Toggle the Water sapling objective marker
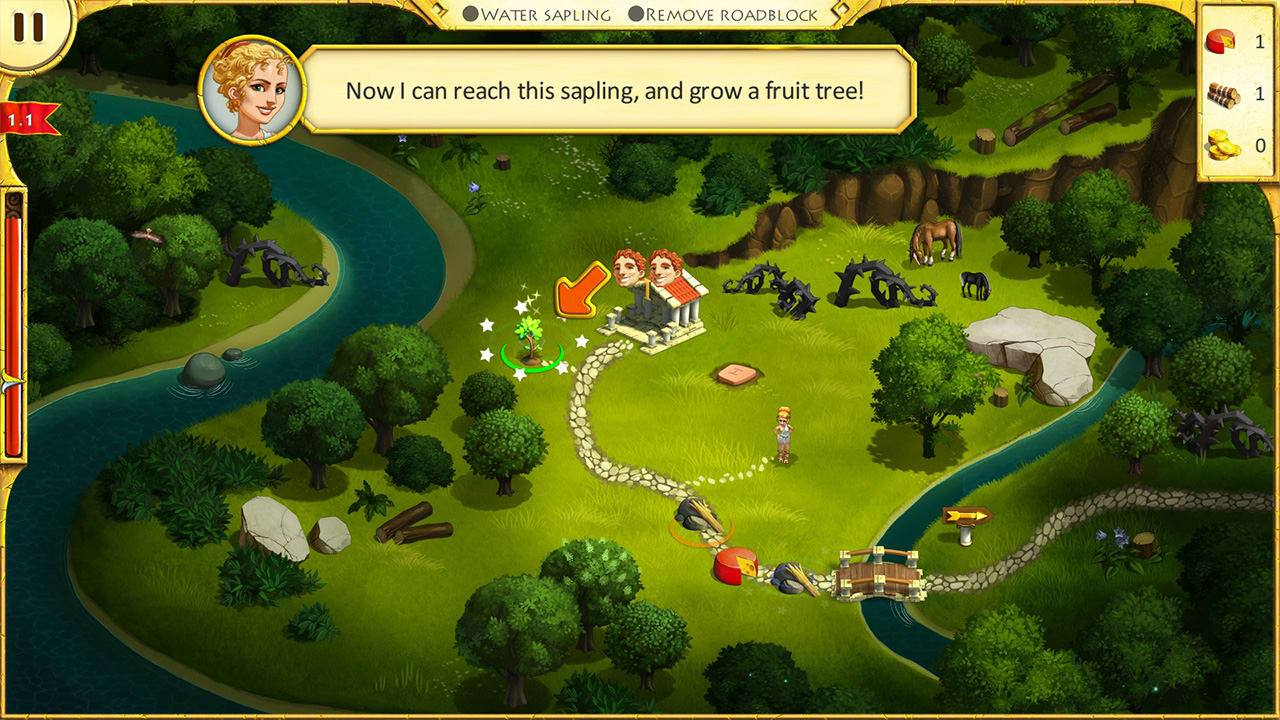The image size is (1280, 720). 468,14
